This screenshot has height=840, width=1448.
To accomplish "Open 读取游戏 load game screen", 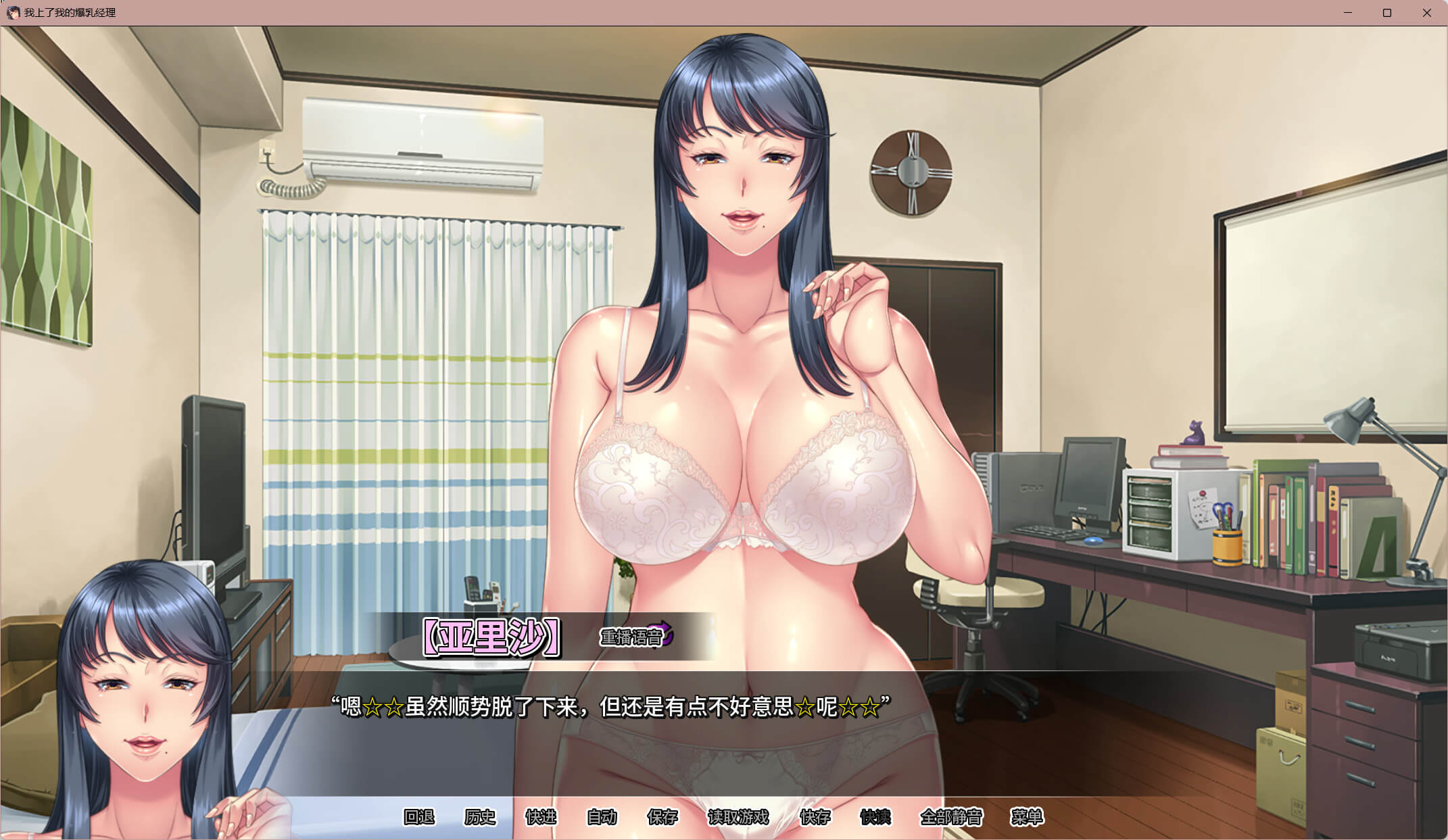I will 738,817.
